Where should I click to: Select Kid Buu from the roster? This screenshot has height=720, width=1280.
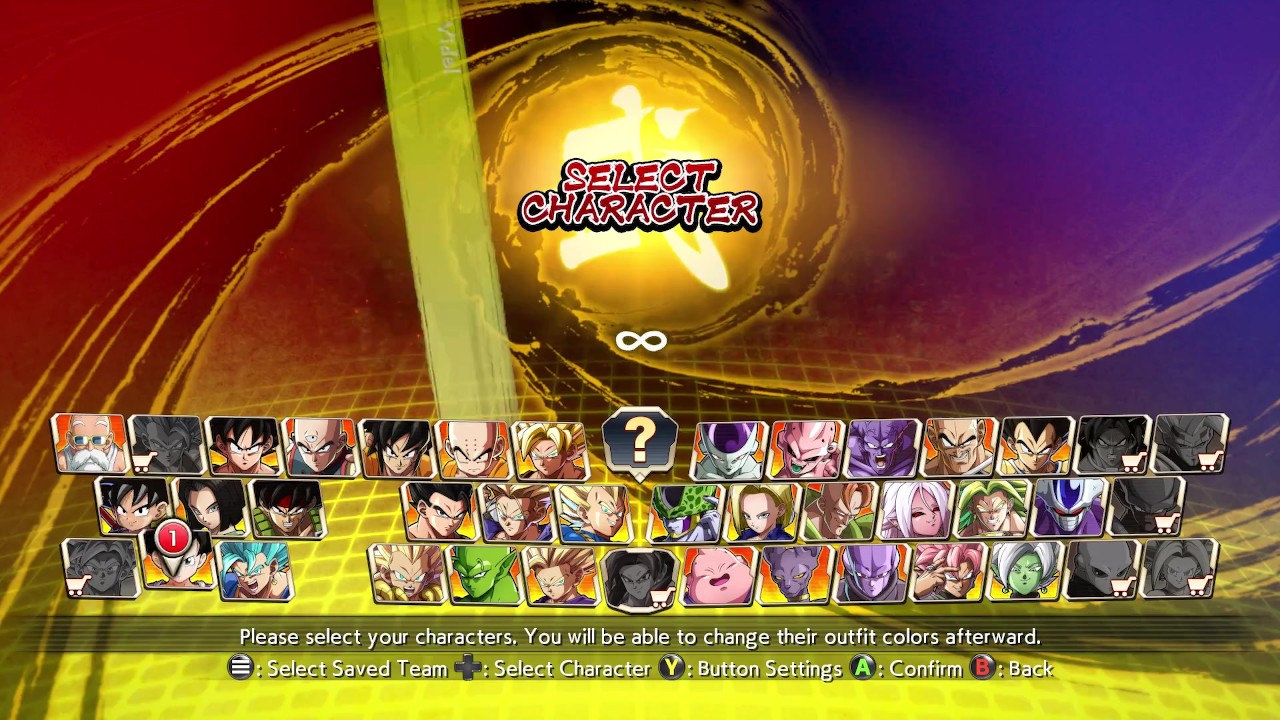click(806, 450)
